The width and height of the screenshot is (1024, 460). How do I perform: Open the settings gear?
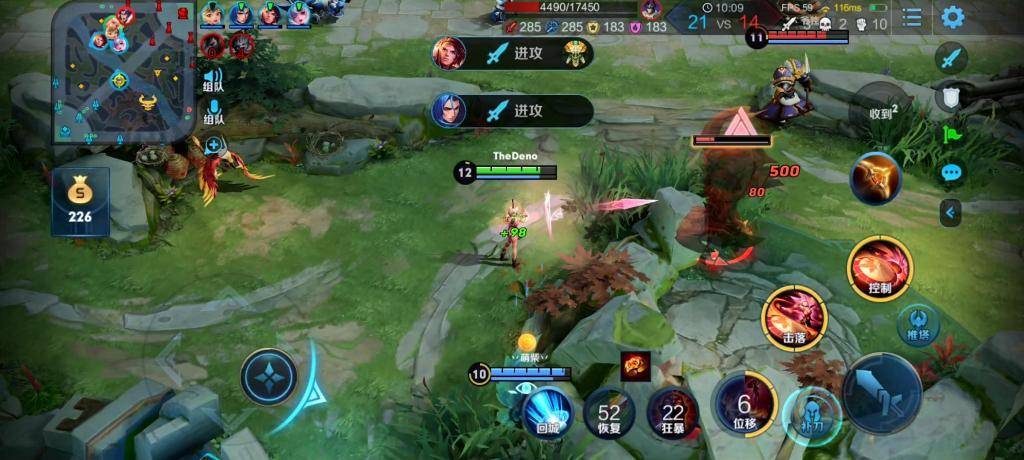[x=953, y=17]
